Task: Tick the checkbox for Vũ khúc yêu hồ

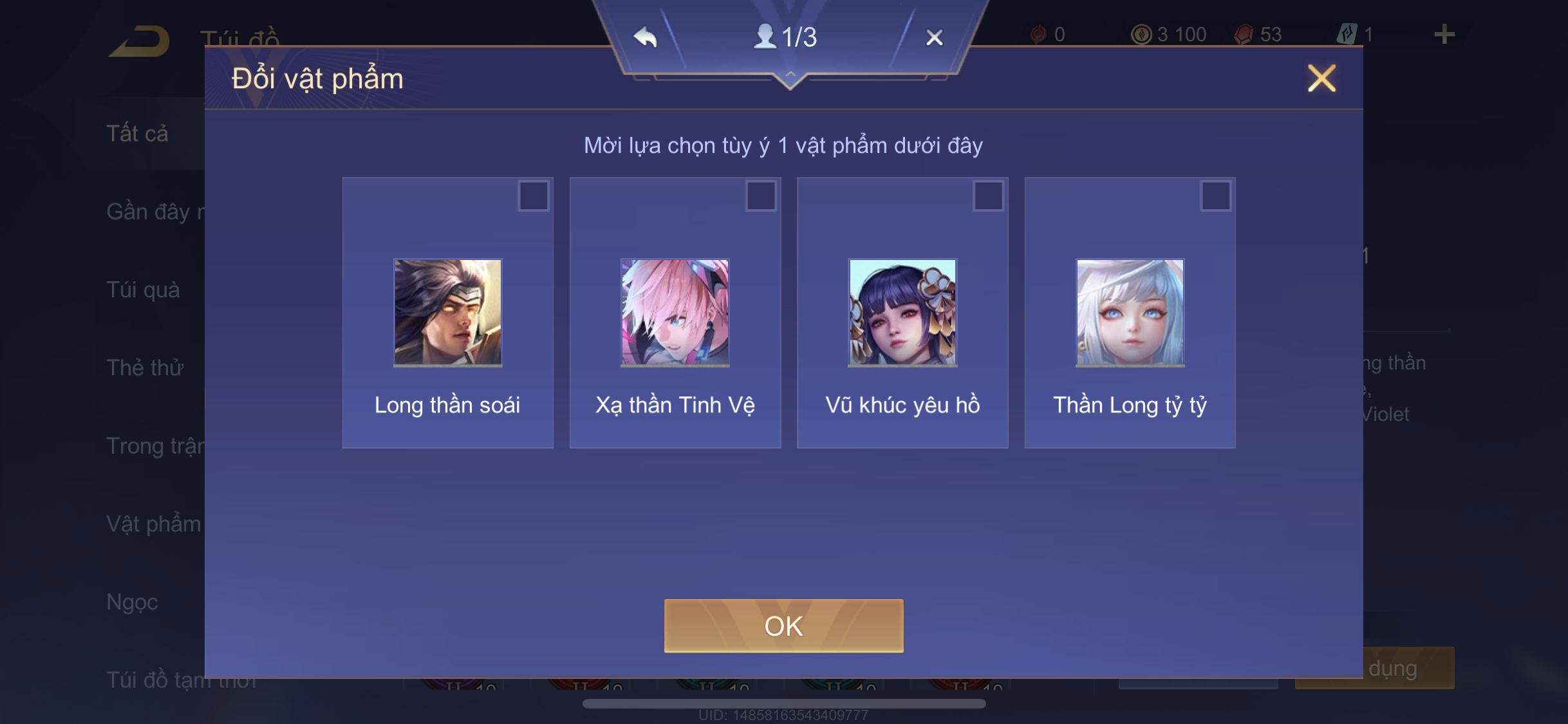Action: (x=988, y=196)
